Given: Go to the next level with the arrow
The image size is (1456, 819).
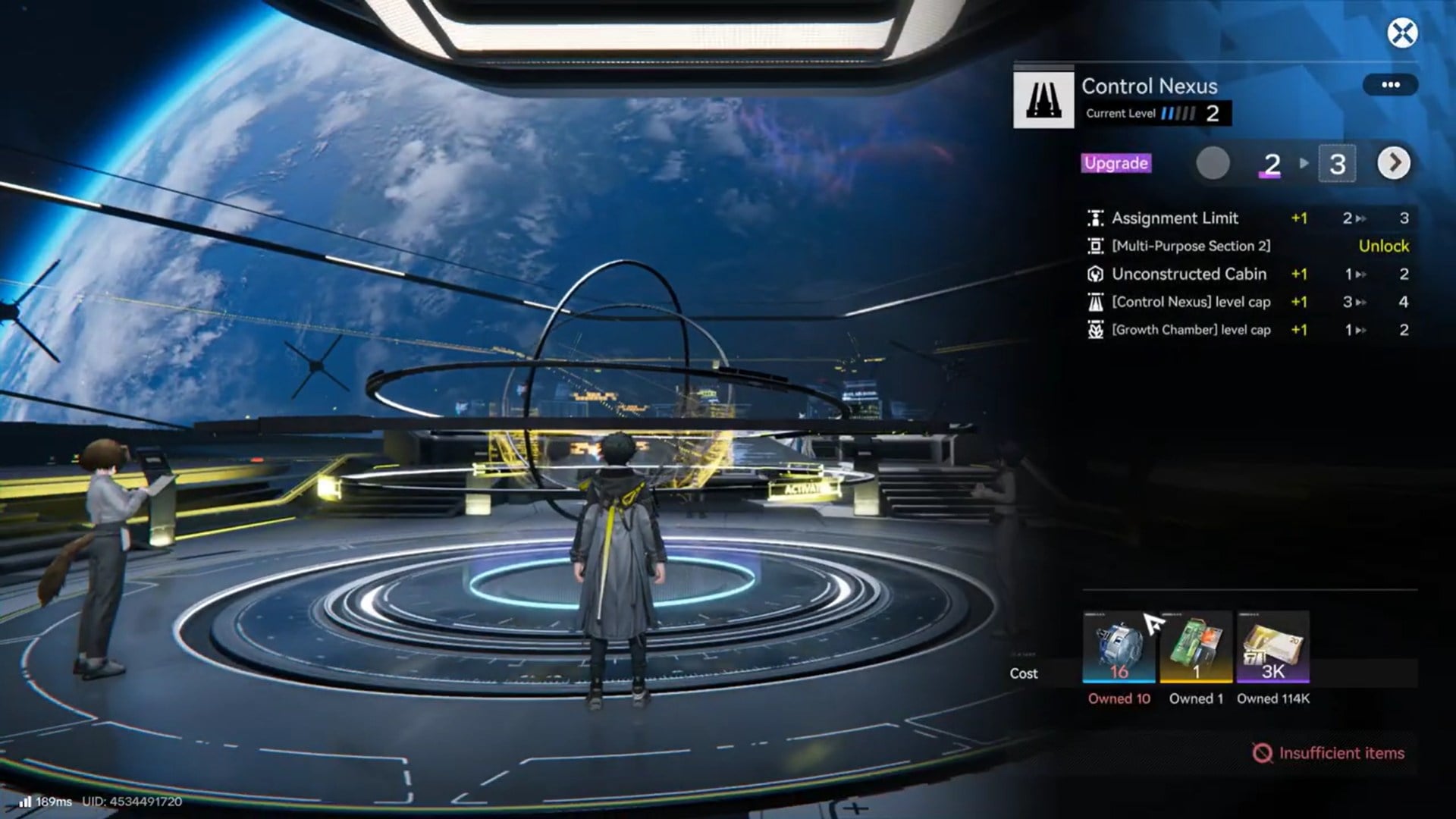Looking at the screenshot, I should pyautogui.click(x=1393, y=163).
